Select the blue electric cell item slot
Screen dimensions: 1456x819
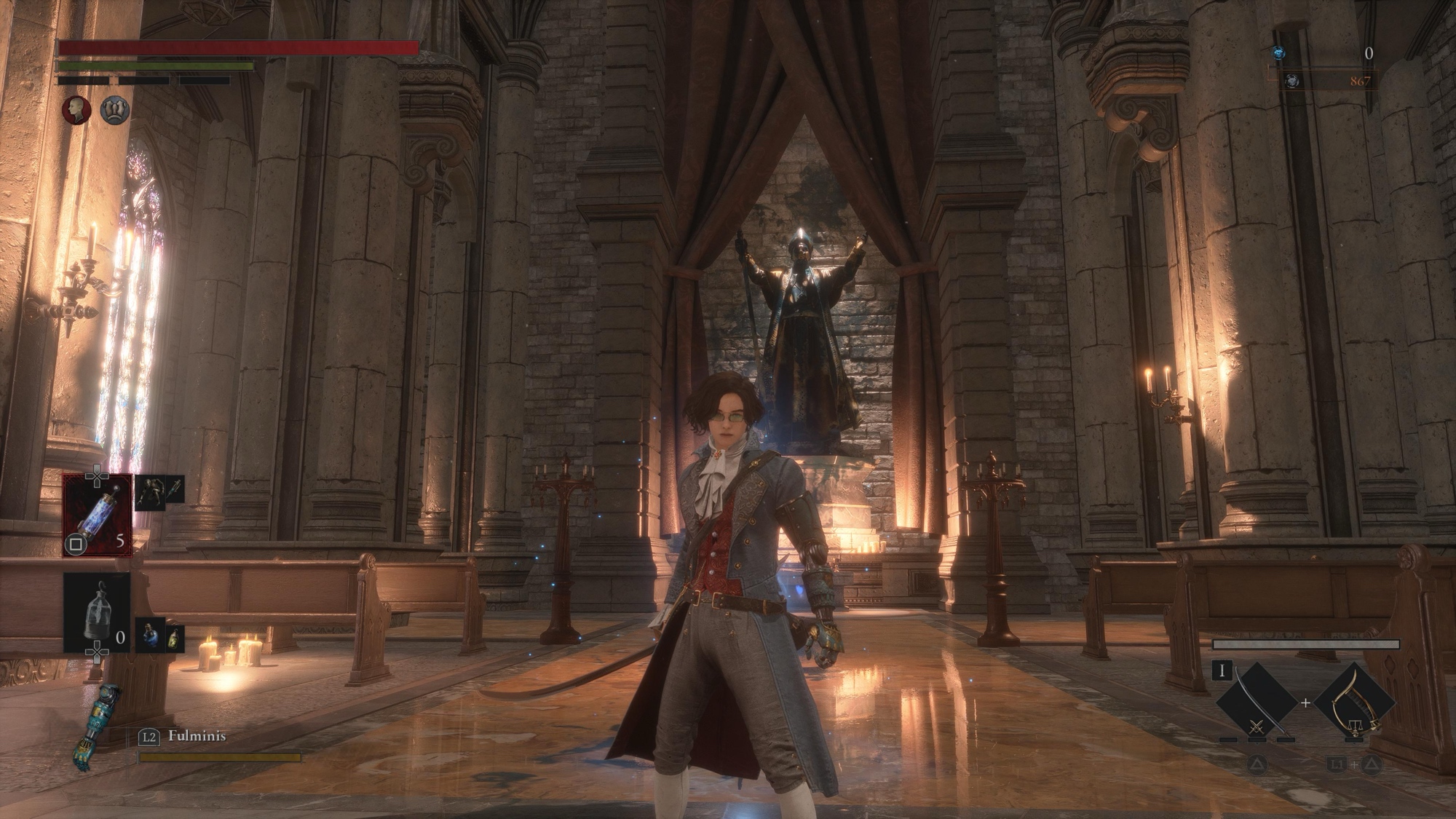tap(98, 515)
